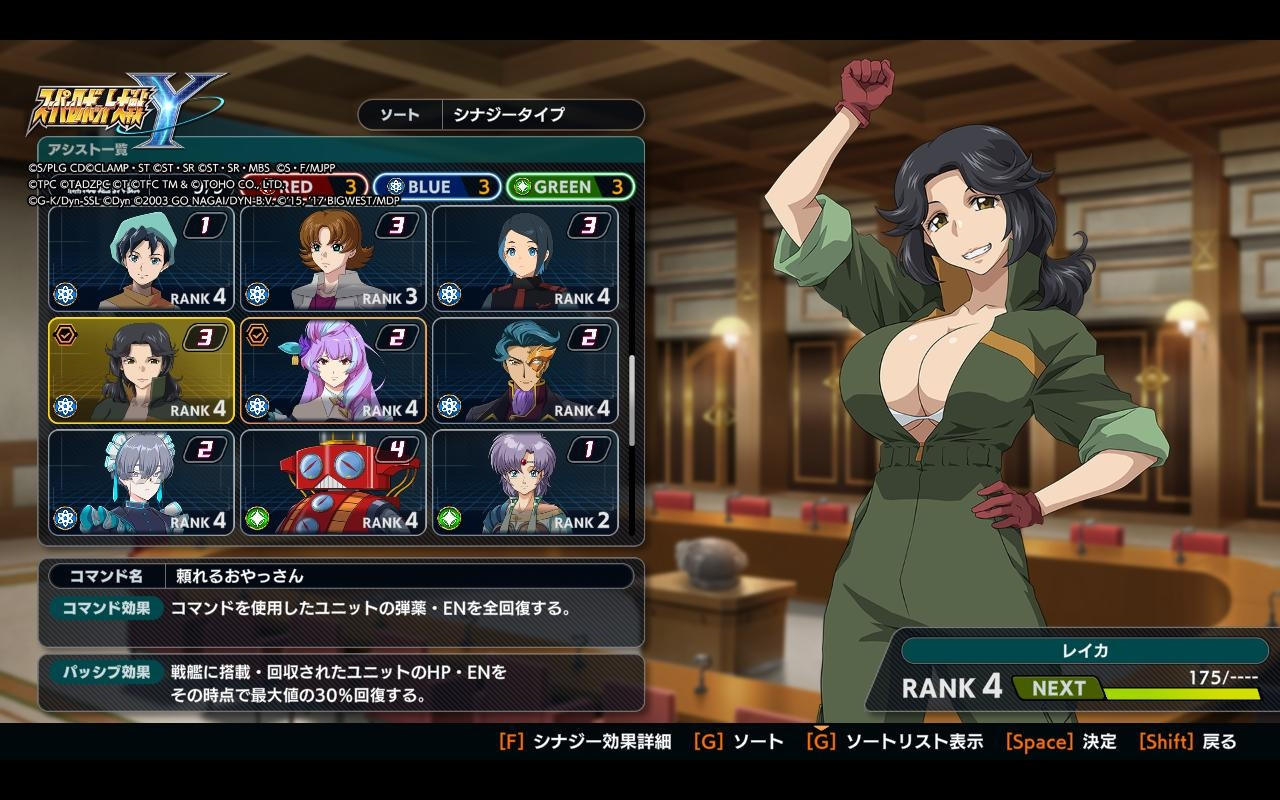The image size is (1280, 800).
Task: Choose the highlighted Reika assist card
Action: tap(141, 371)
